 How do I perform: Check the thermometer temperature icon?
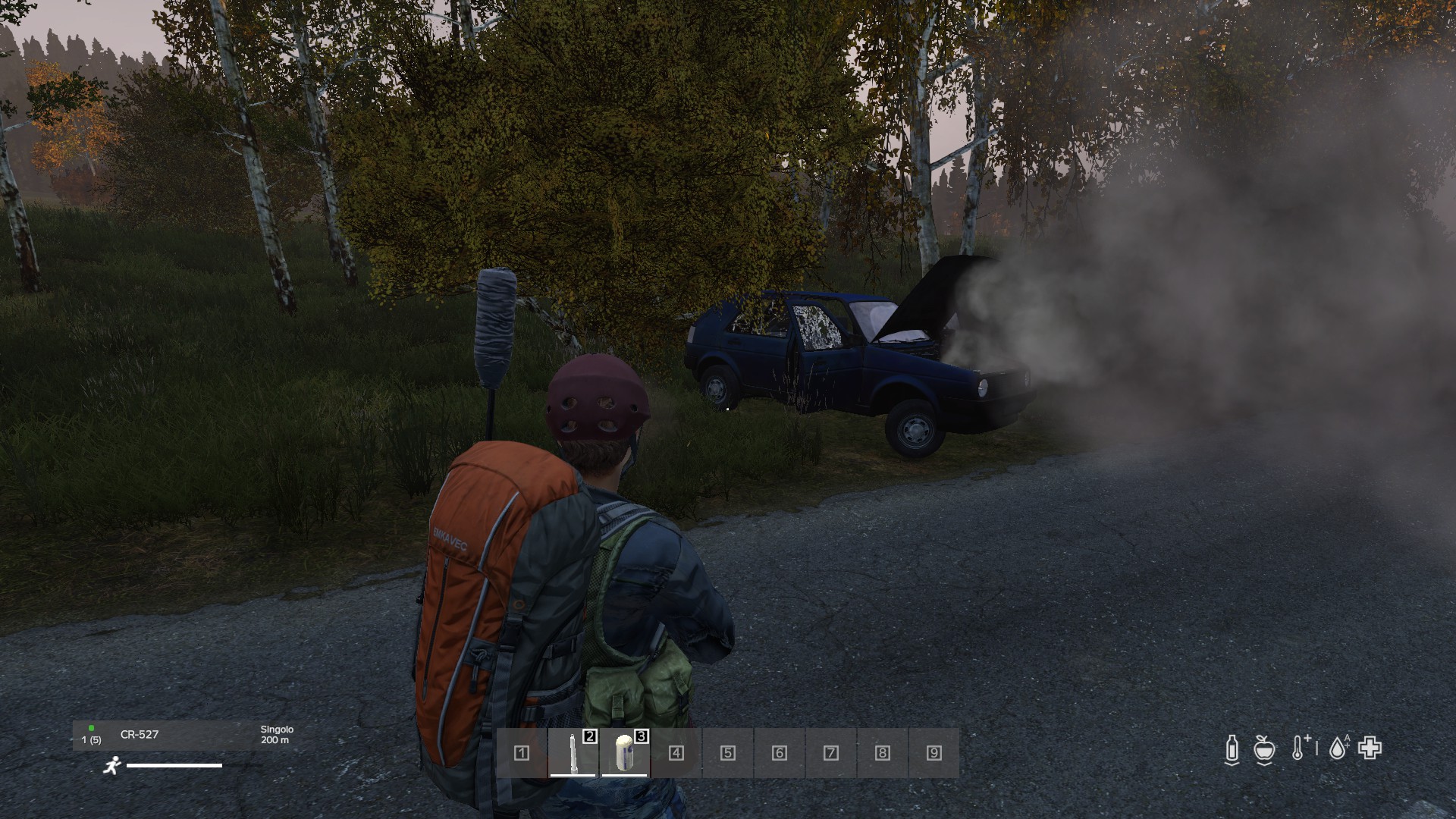1299,748
